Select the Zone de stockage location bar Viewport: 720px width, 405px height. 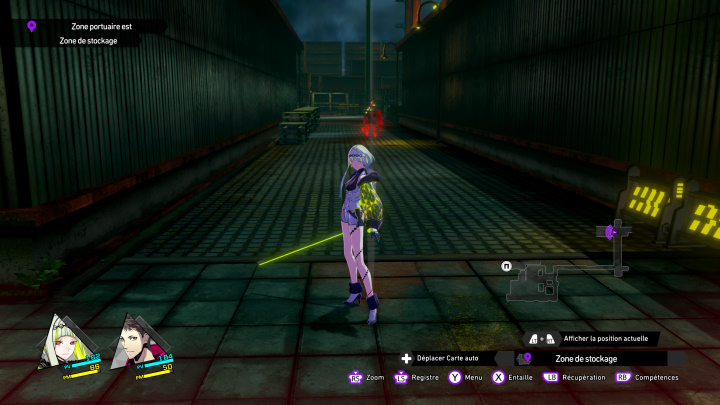[588, 358]
